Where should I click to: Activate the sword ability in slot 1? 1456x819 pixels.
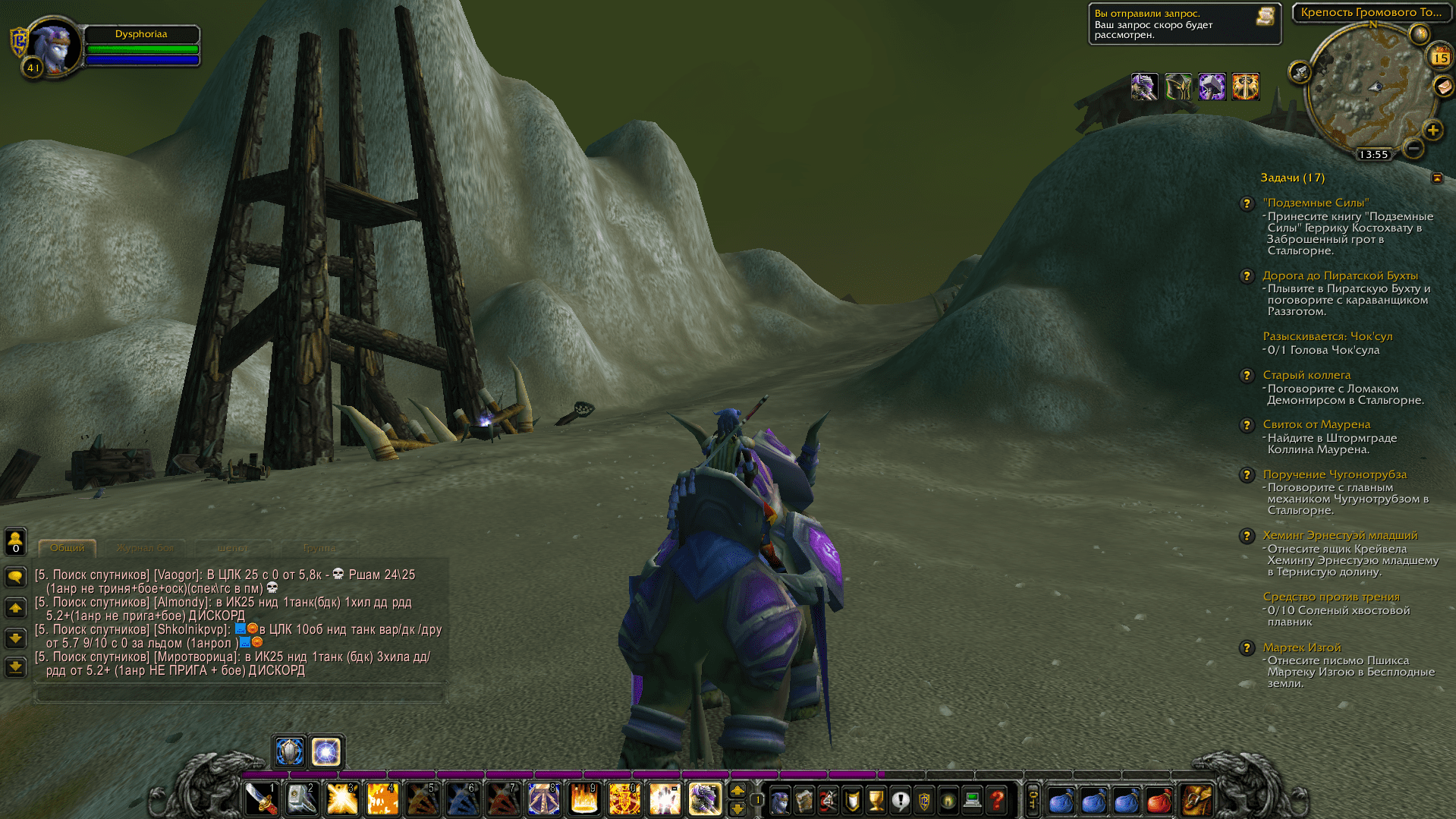pyautogui.click(x=261, y=799)
